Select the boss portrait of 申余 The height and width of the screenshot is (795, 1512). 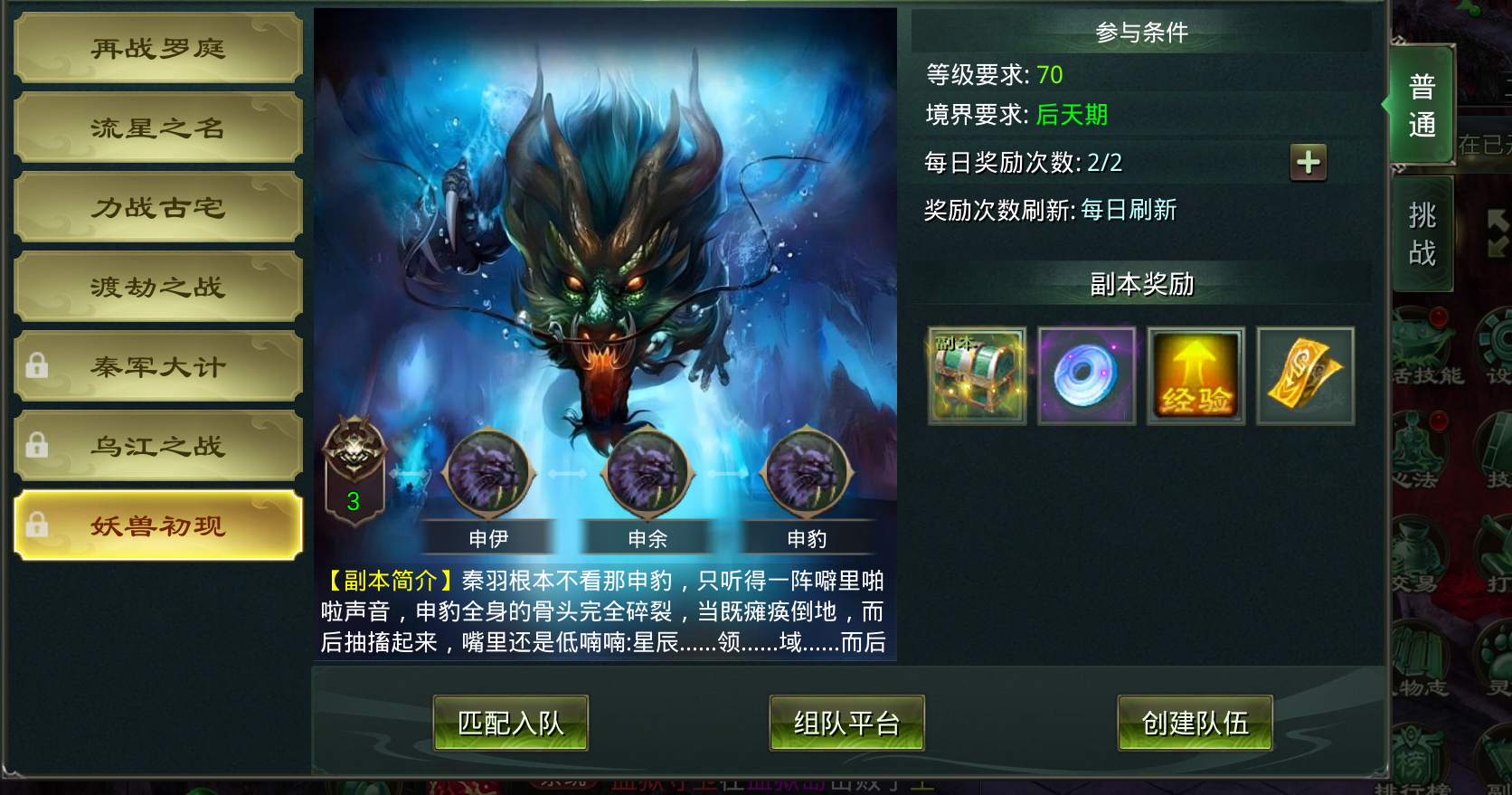(647, 472)
